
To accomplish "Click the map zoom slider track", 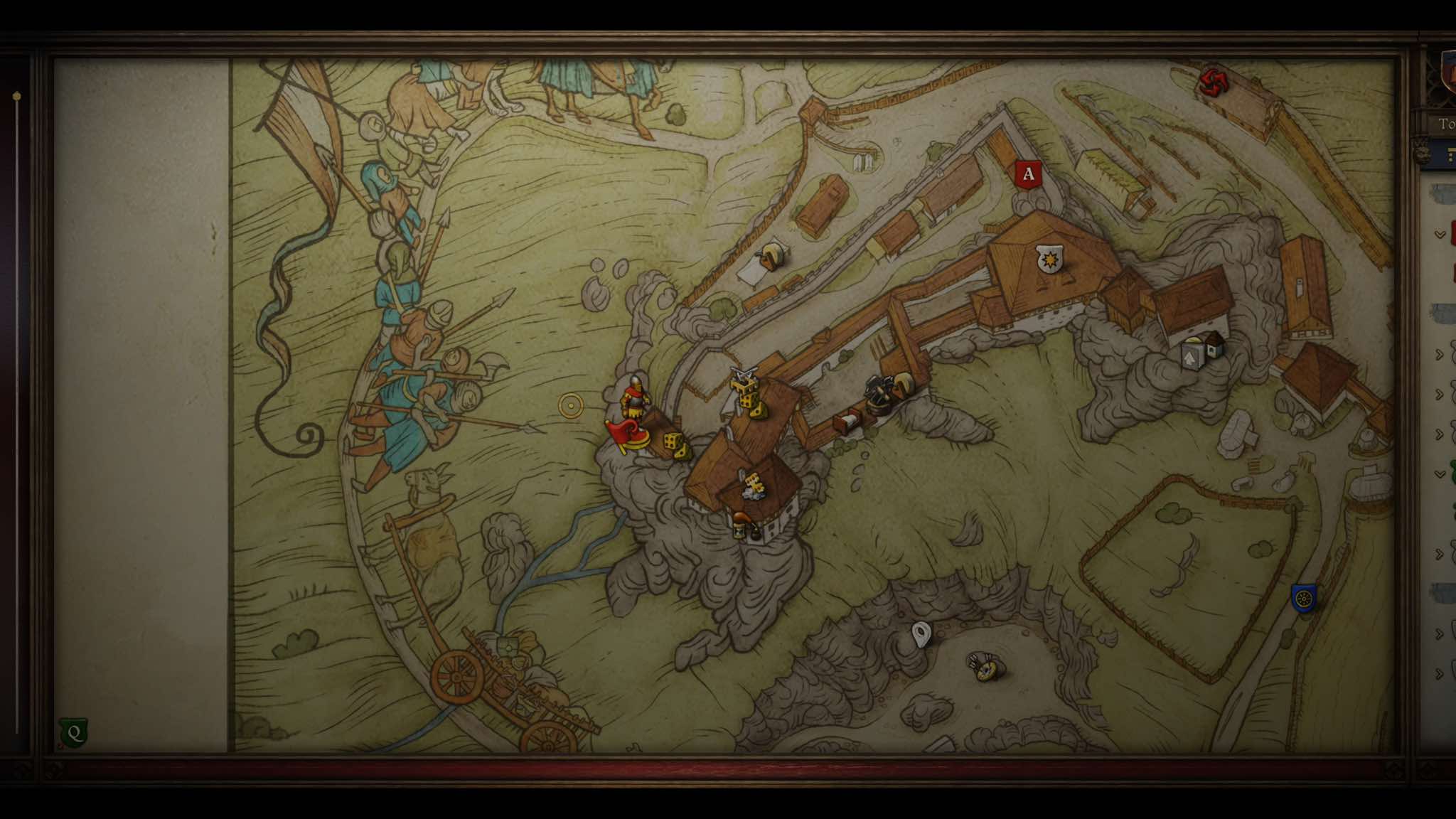I will [17, 412].
